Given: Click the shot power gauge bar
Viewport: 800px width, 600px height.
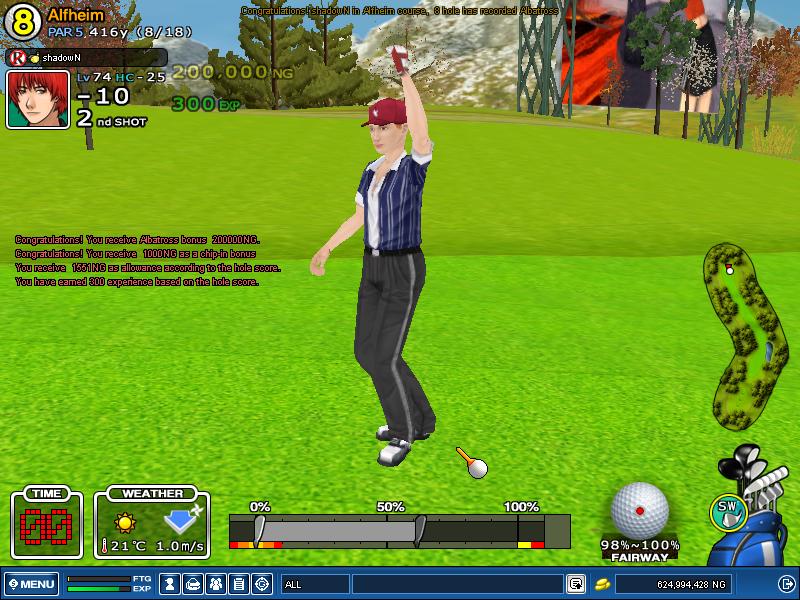Looking at the screenshot, I should [399, 530].
